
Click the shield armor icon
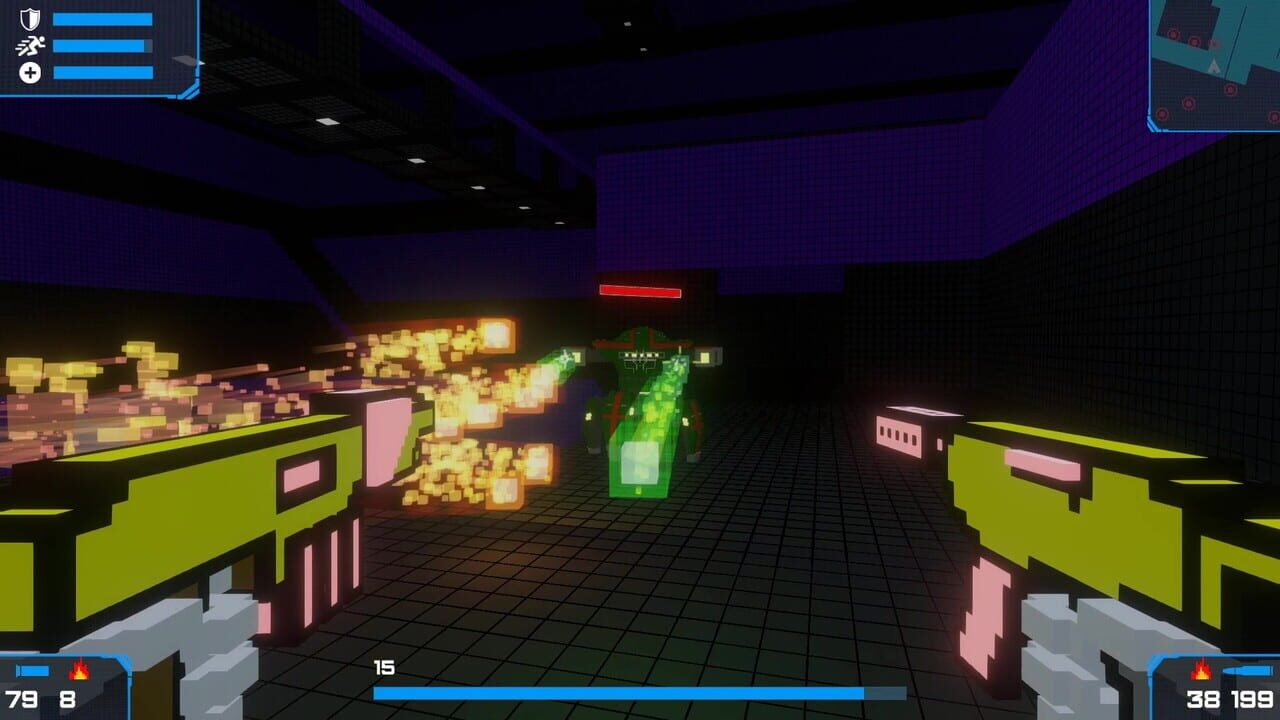[30, 18]
